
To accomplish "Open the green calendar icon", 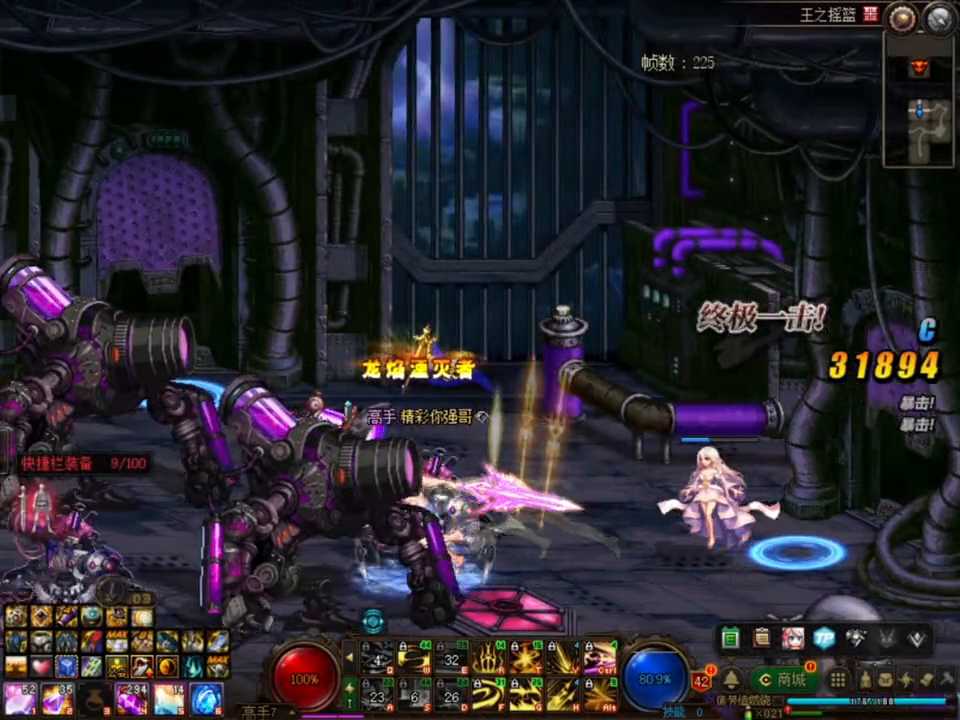I will pyautogui.click(x=730, y=638).
